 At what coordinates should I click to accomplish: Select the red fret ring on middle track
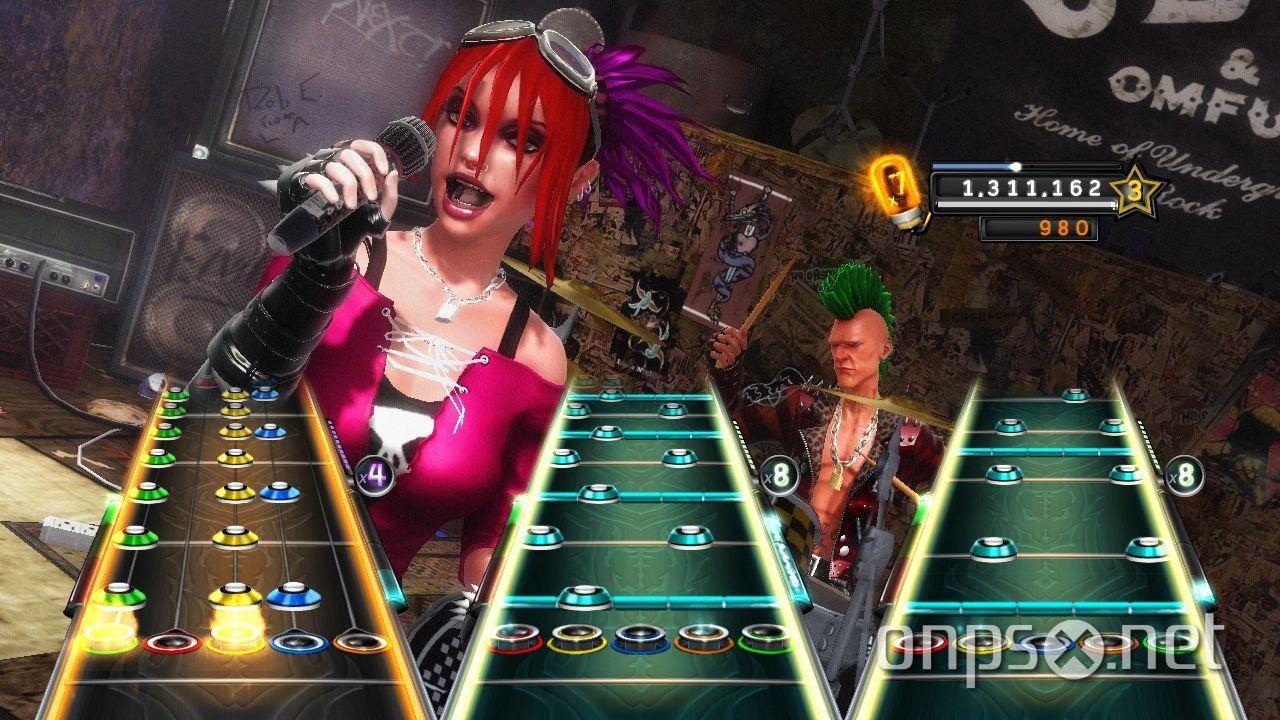pyautogui.click(x=513, y=638)
